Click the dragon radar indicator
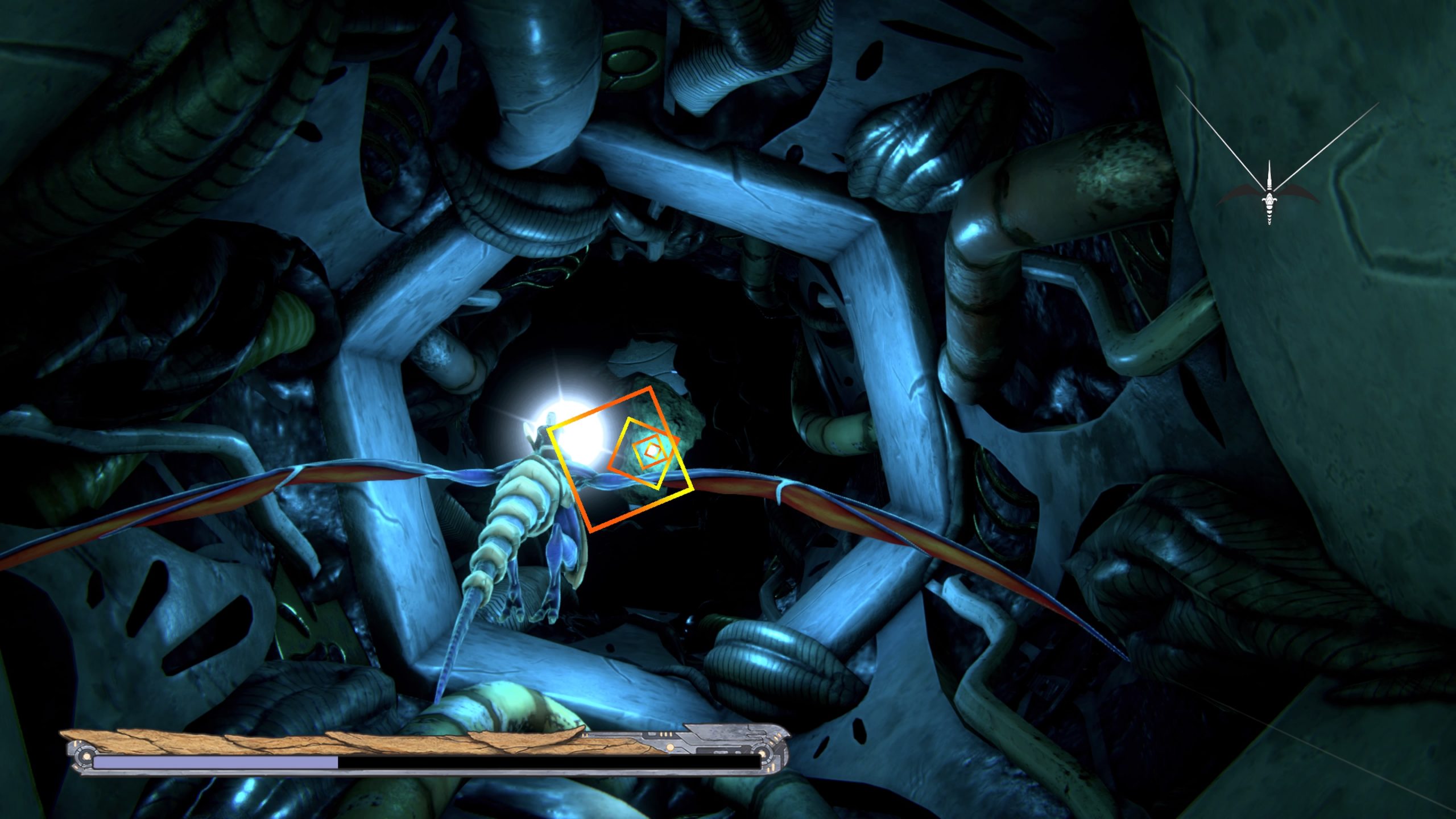This screenshot has height=819, width=1456. click(1269, 195)
